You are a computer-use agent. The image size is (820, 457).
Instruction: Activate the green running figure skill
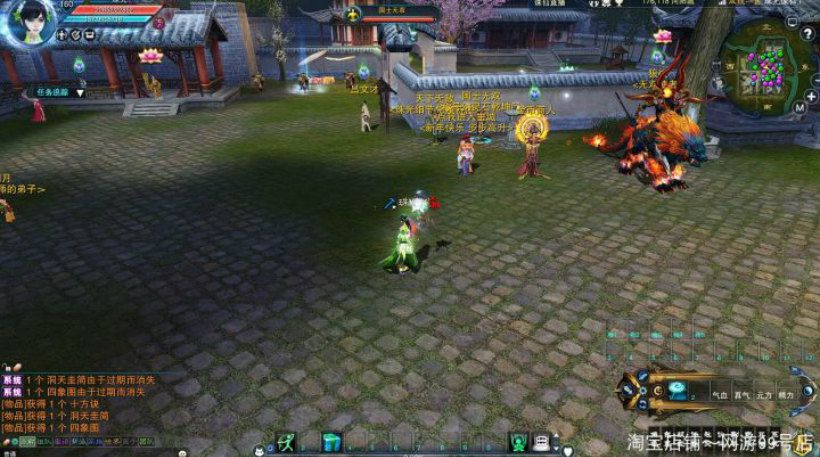click(x=286, y=442)
